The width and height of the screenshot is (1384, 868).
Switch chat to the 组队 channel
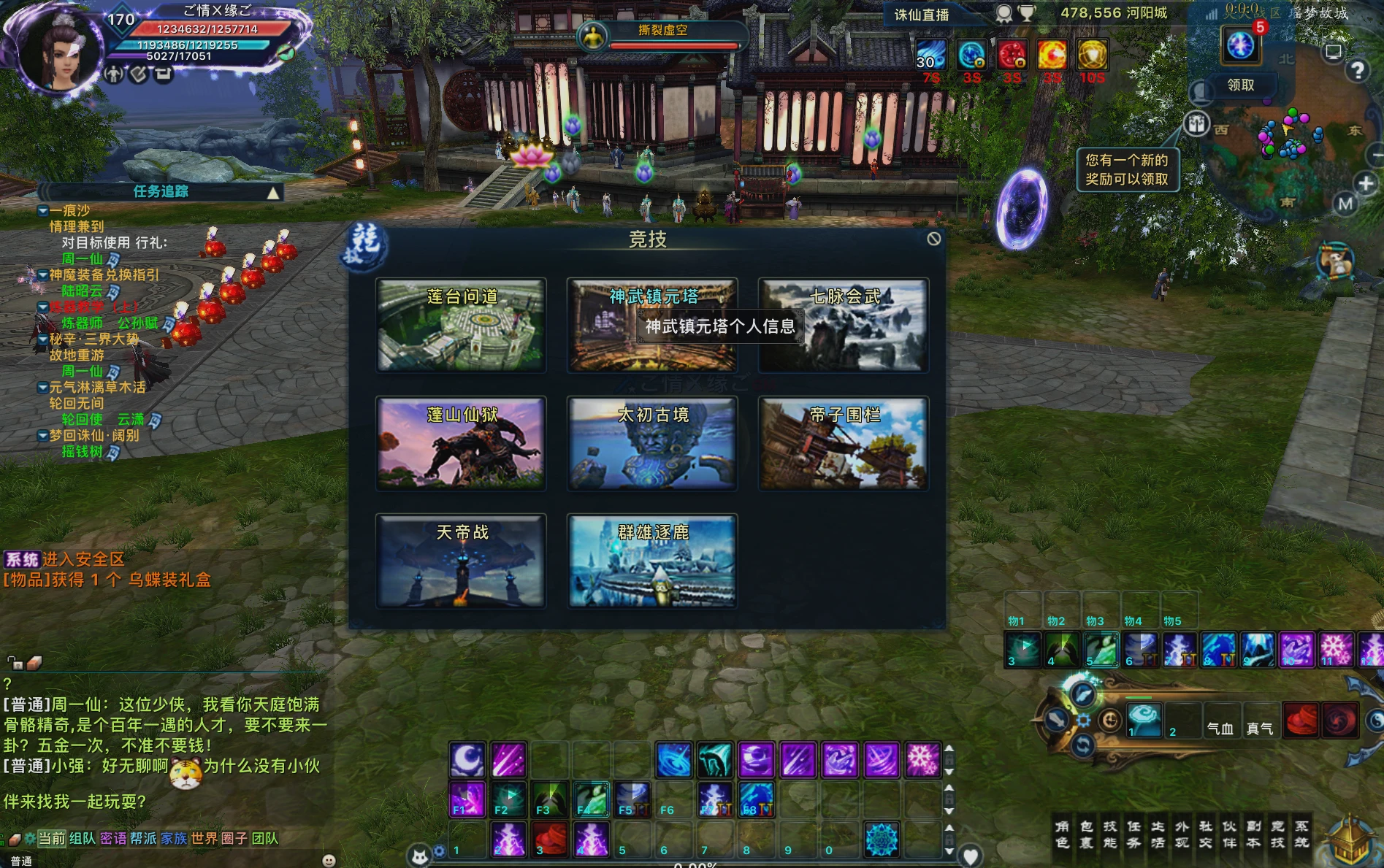click(83, 838)
